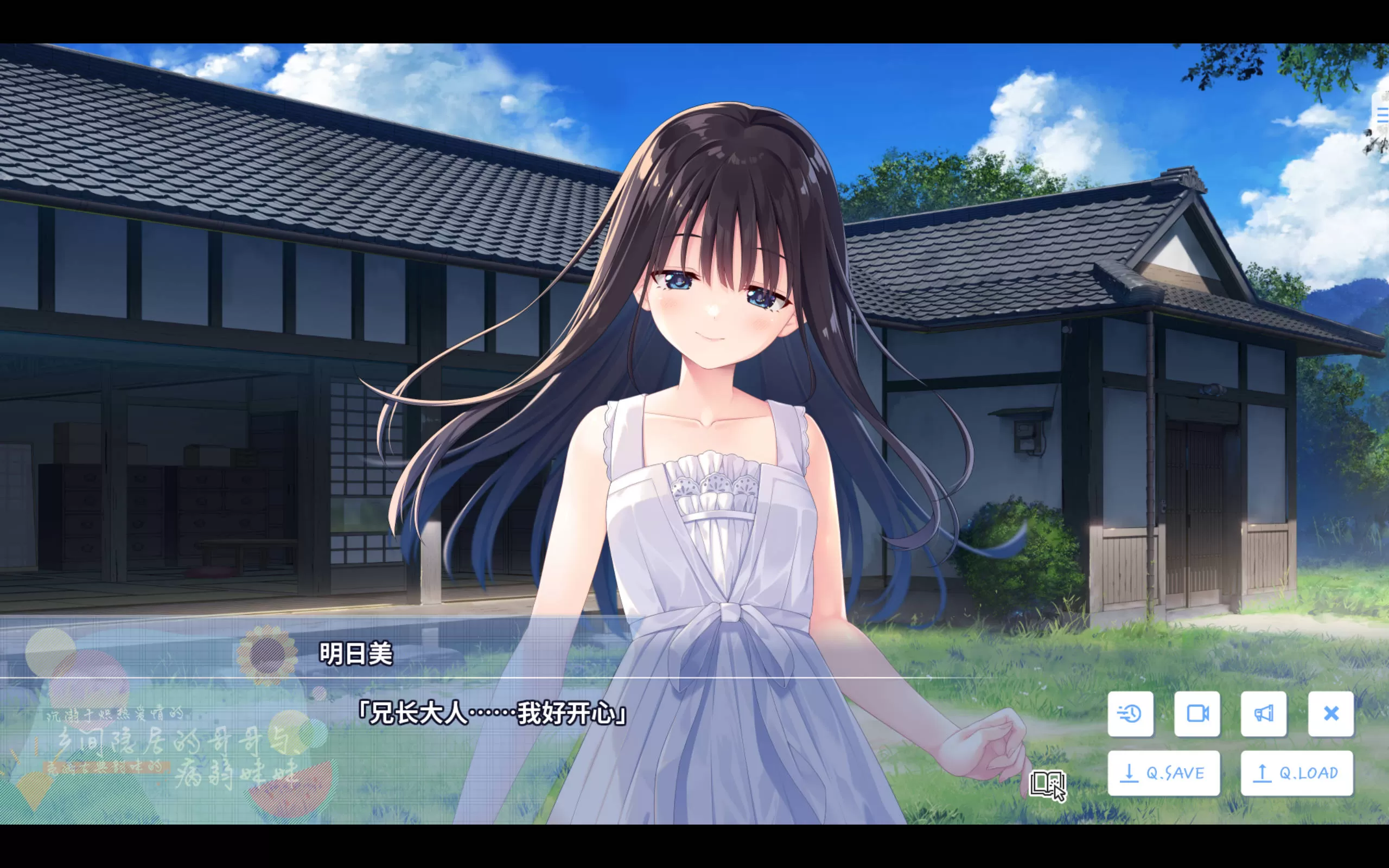This screenshot has height=868, width=1389.
Task: Hide the text box with X button
Action: tap(1330, 713)
